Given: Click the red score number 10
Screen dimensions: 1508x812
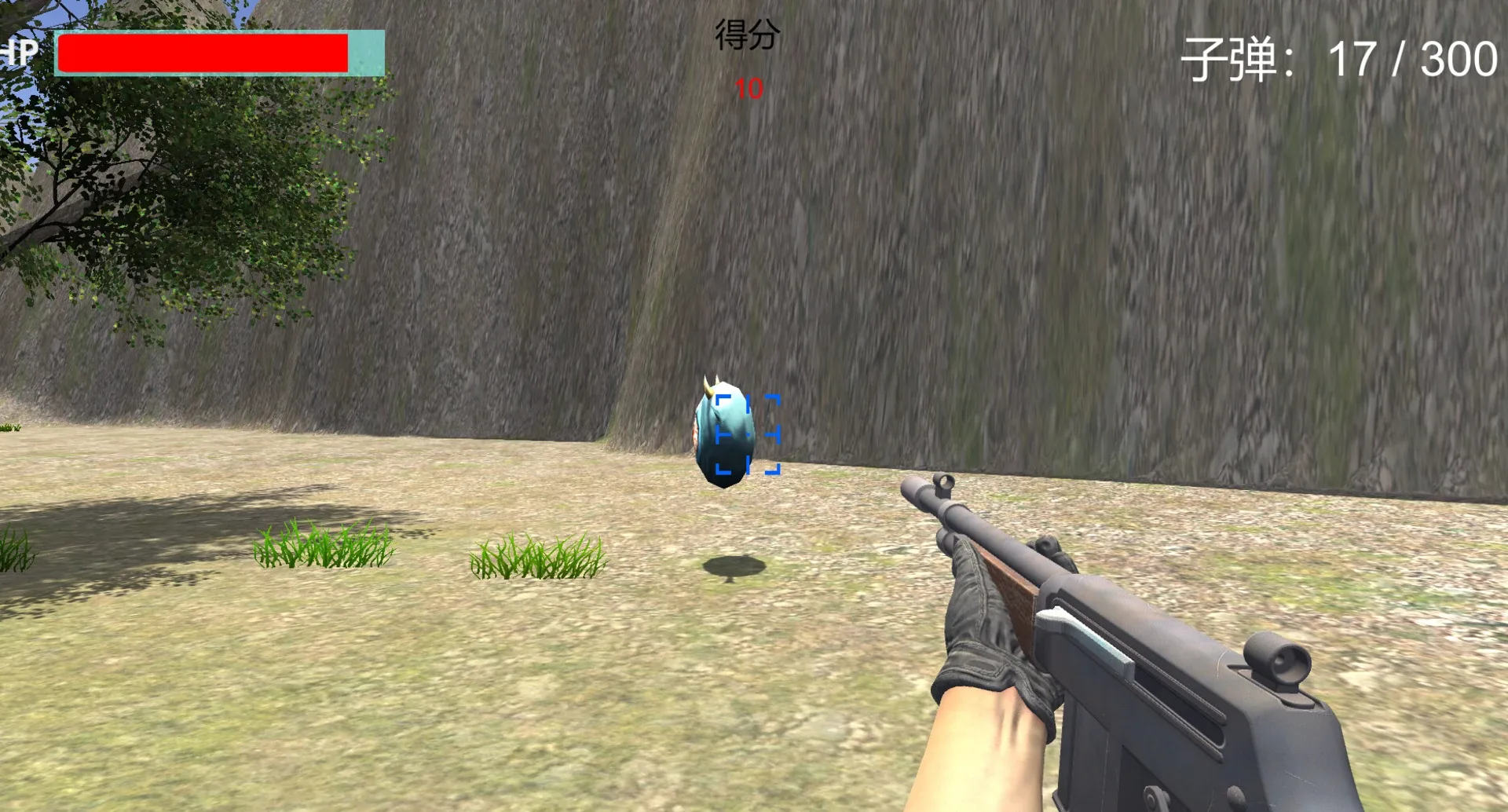Looking at the screenshot, I should pos(747,89).
